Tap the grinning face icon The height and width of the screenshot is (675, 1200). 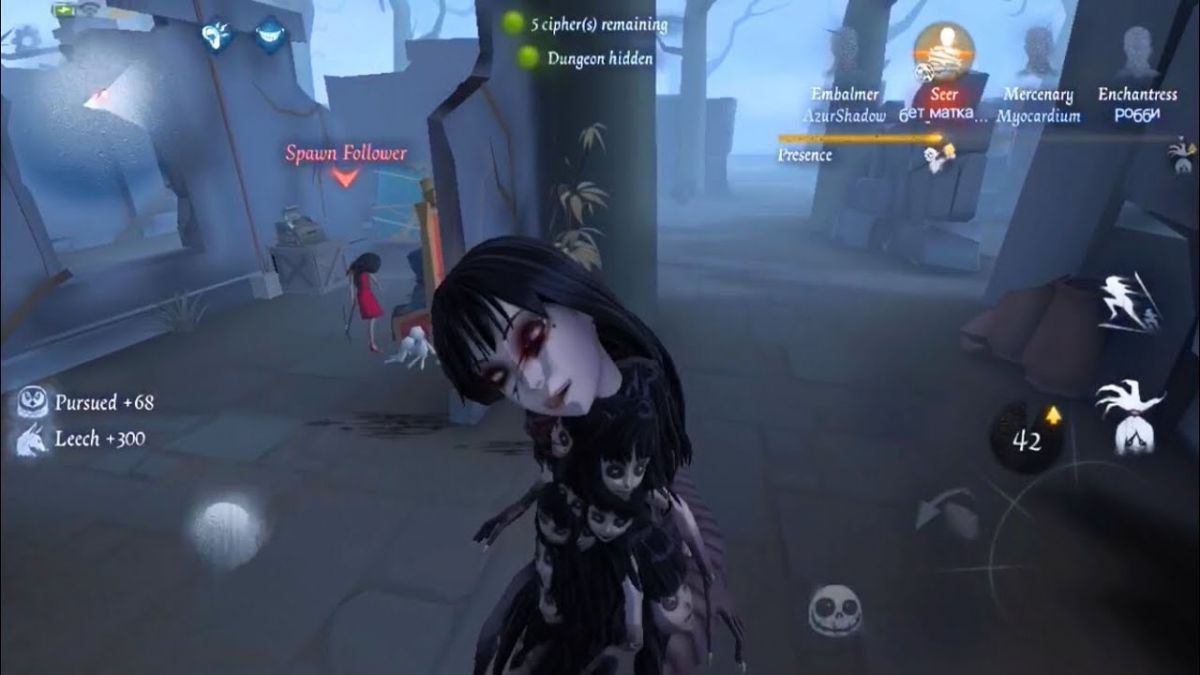(267, 37)
